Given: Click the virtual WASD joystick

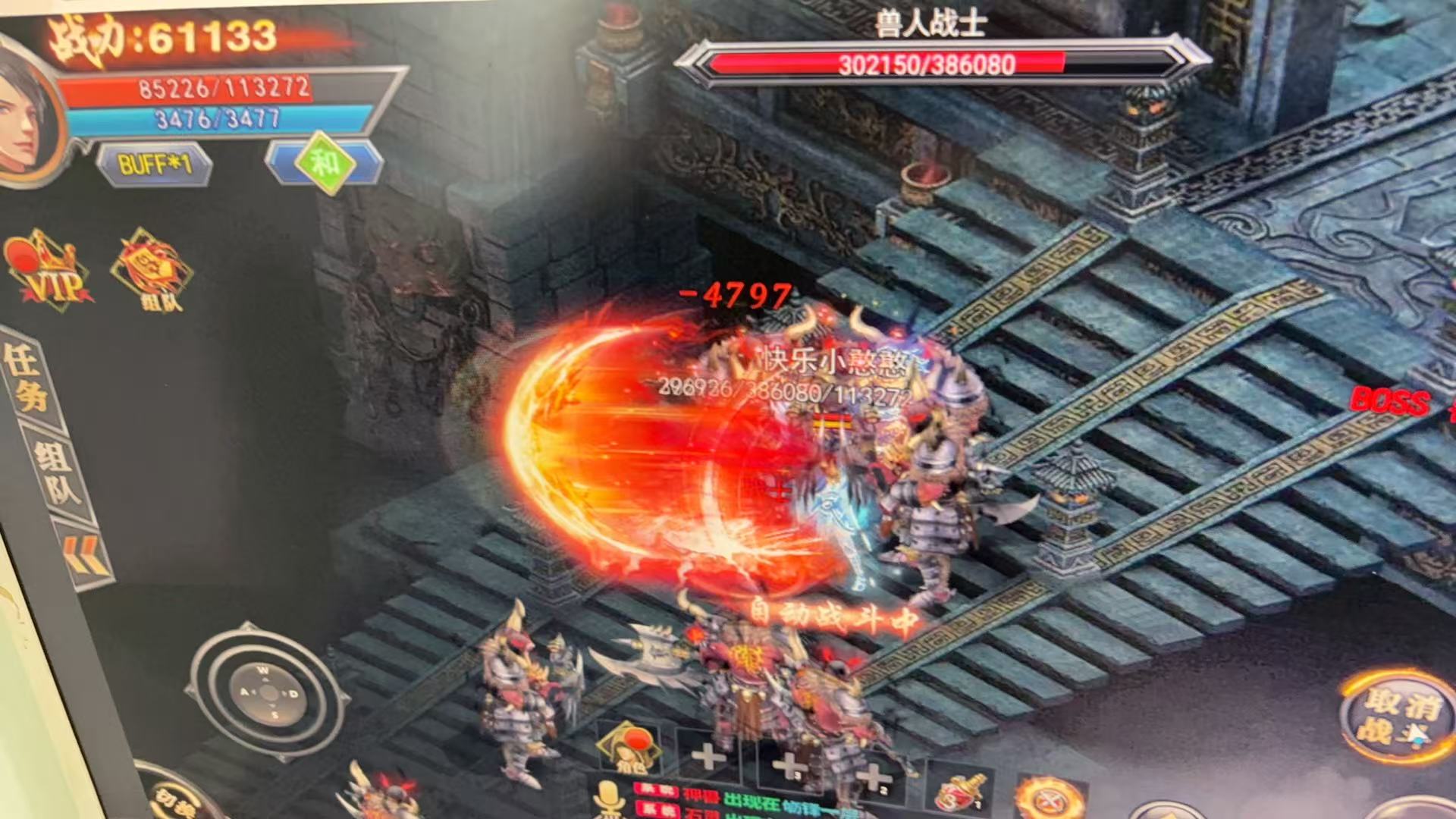Looking at the screenshot, I should [268, 693].
